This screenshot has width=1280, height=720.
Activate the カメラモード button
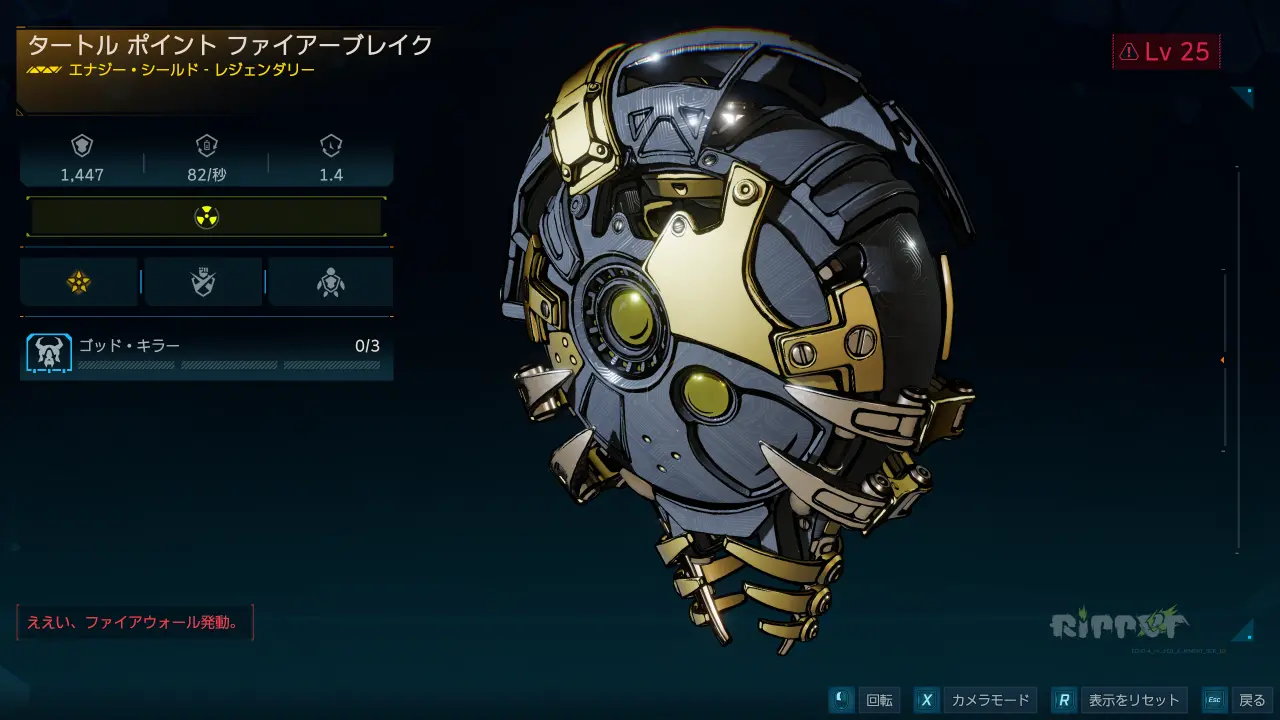click(975, 700)
